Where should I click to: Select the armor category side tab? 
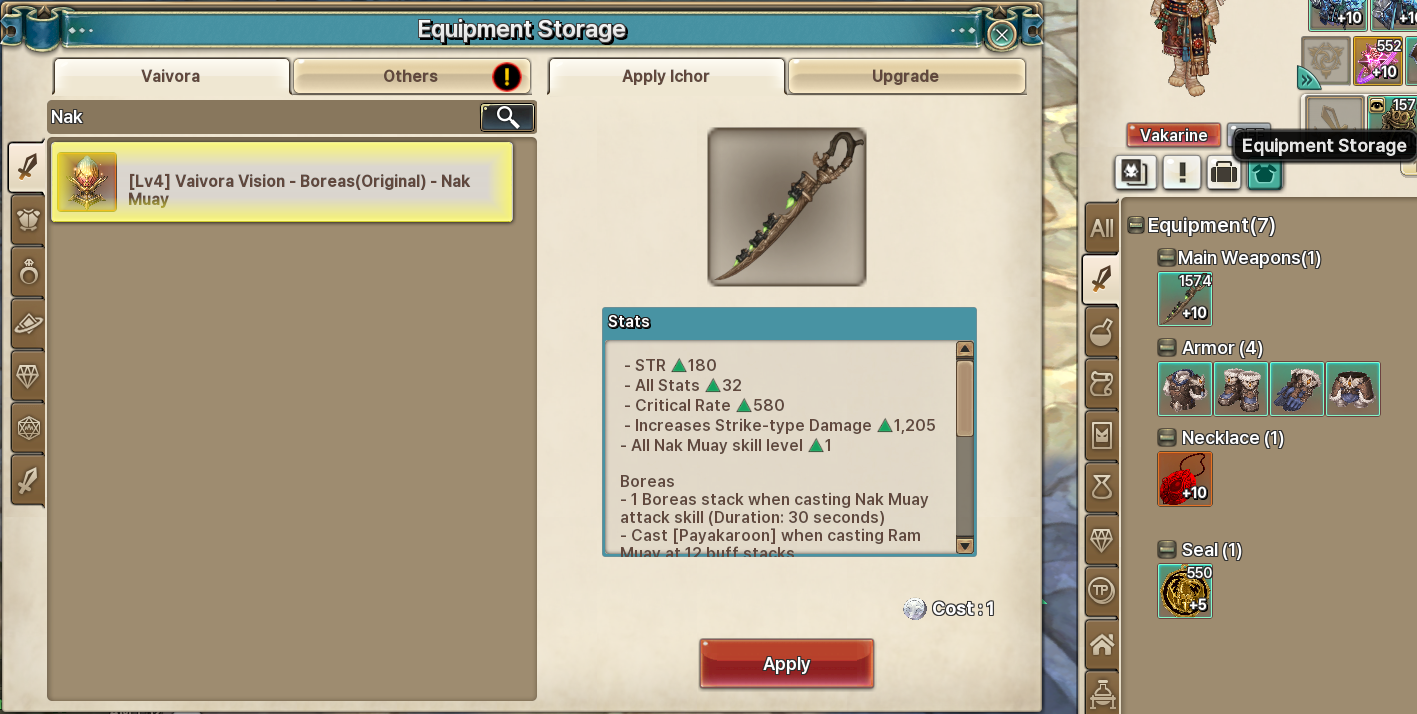click(28, 219)
